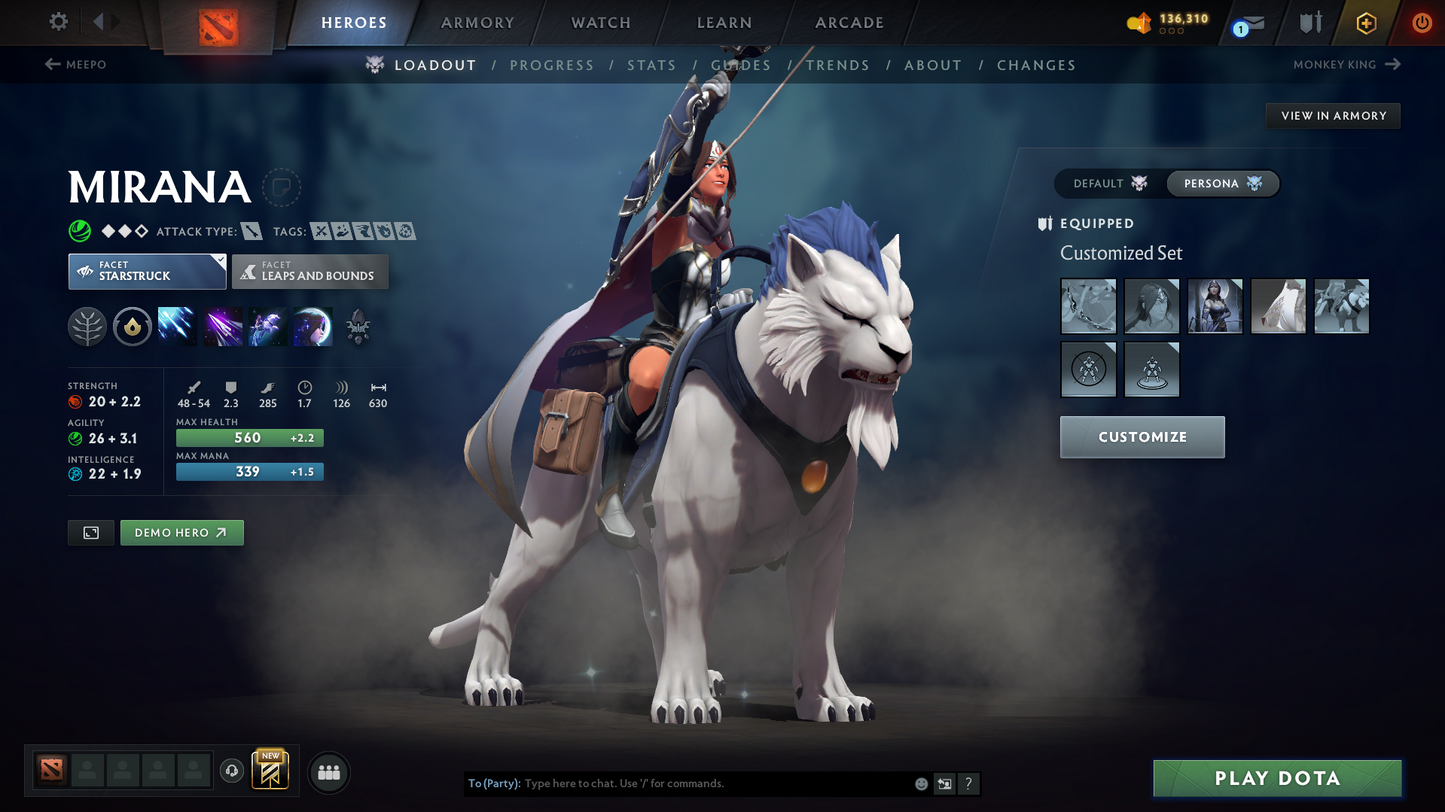Open unread mail notification icon
Image resolution: width=1445 pixels, height=812 pixels.
pyautogui.click(x=1252, y=22)
